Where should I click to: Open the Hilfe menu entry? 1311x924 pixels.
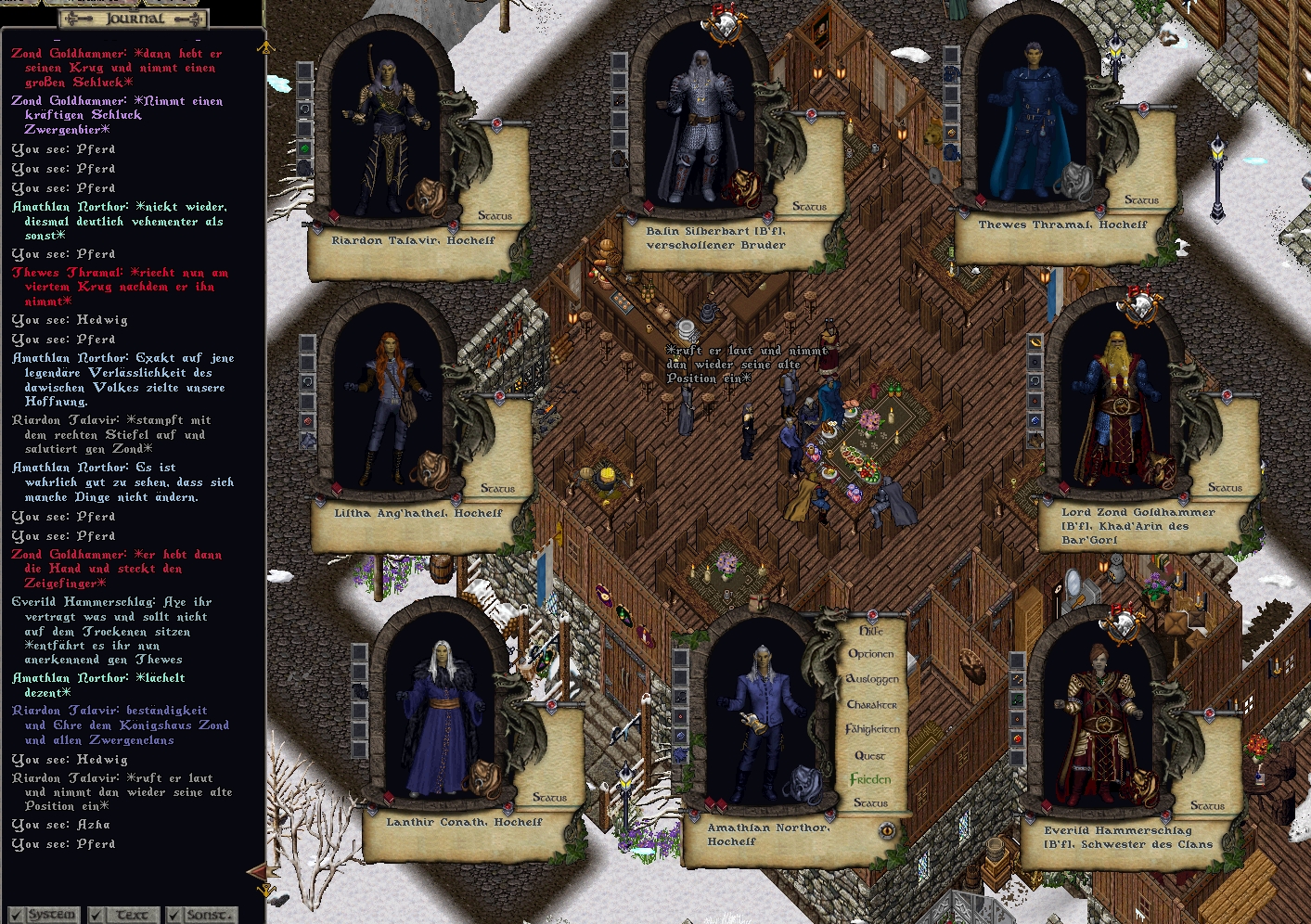coord(870,631)
